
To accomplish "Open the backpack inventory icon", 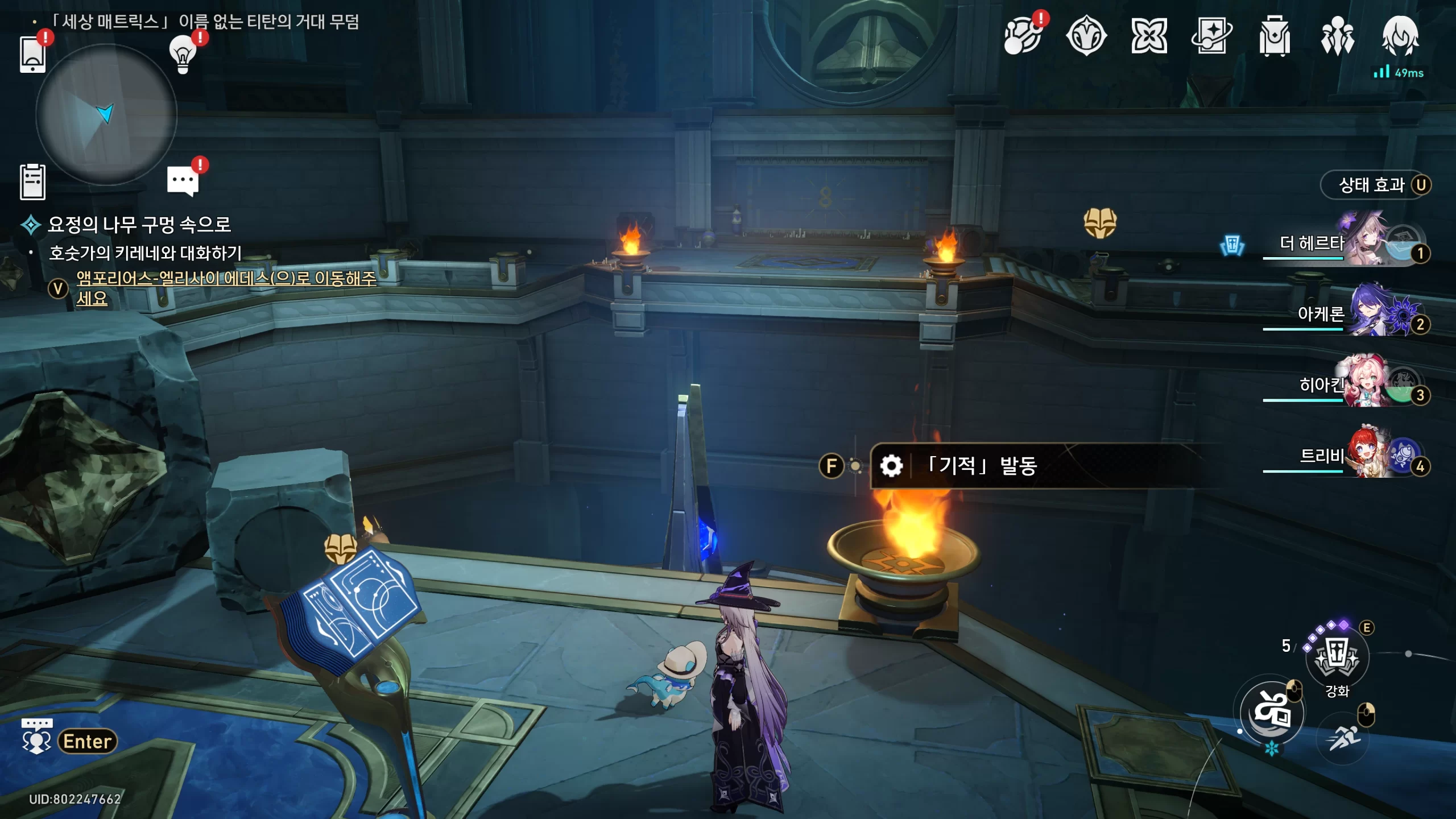I will coord(1275,36).
